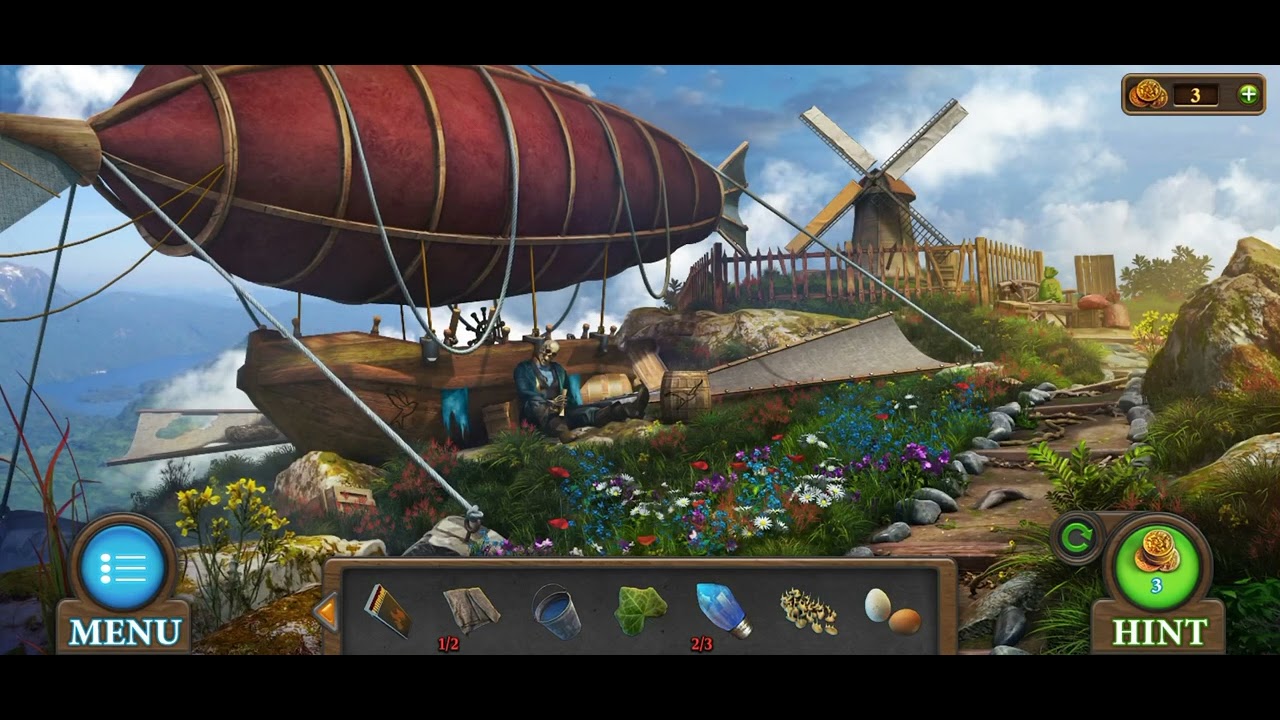The height and width of the screenshot is (720, 1280).
Task: Choose the green ivy leaf item
Action: 640,610
